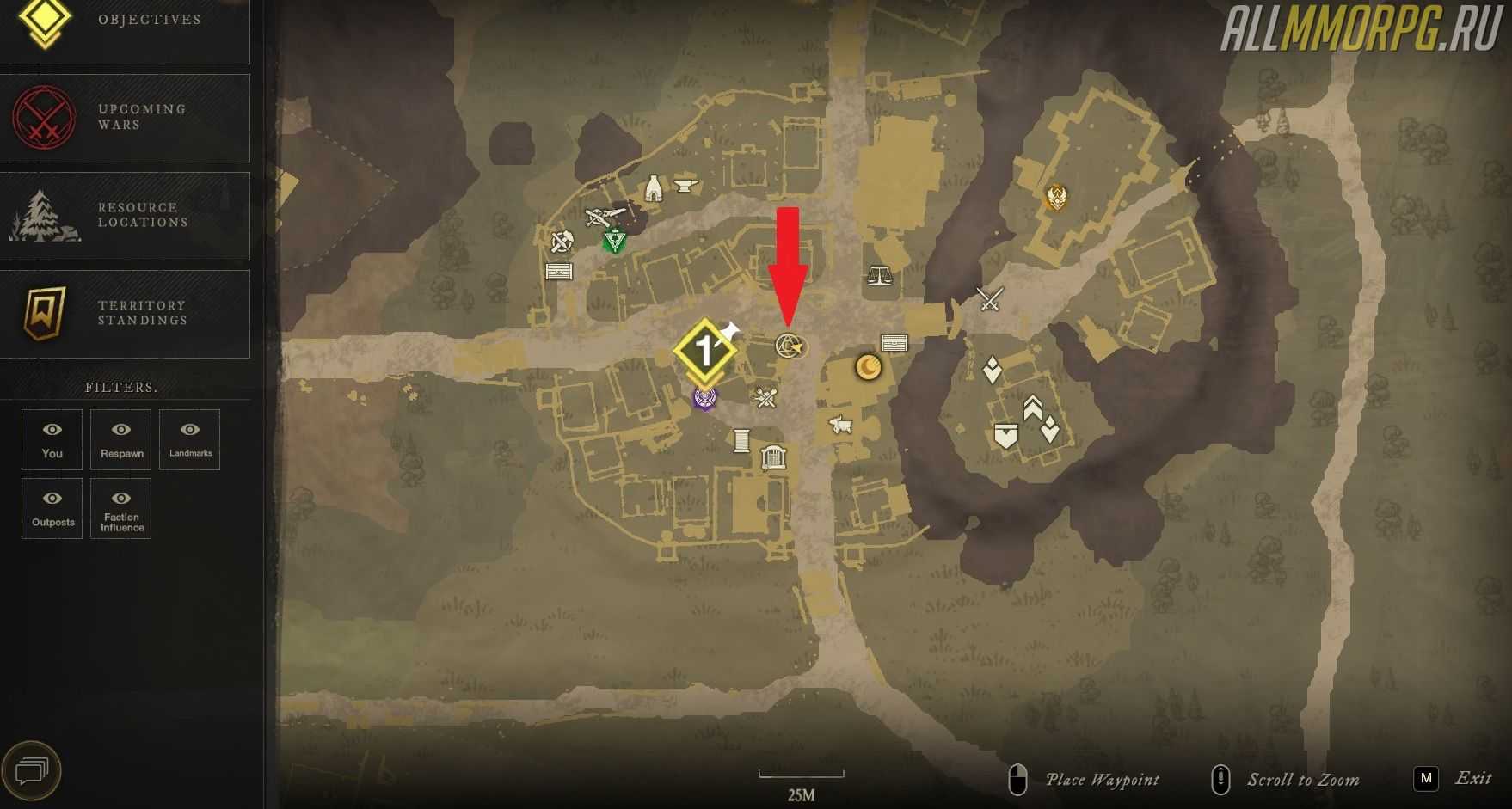Screen dimensions: 1512x809
Task: Open Territory Standings
Action: coord(125,314)
